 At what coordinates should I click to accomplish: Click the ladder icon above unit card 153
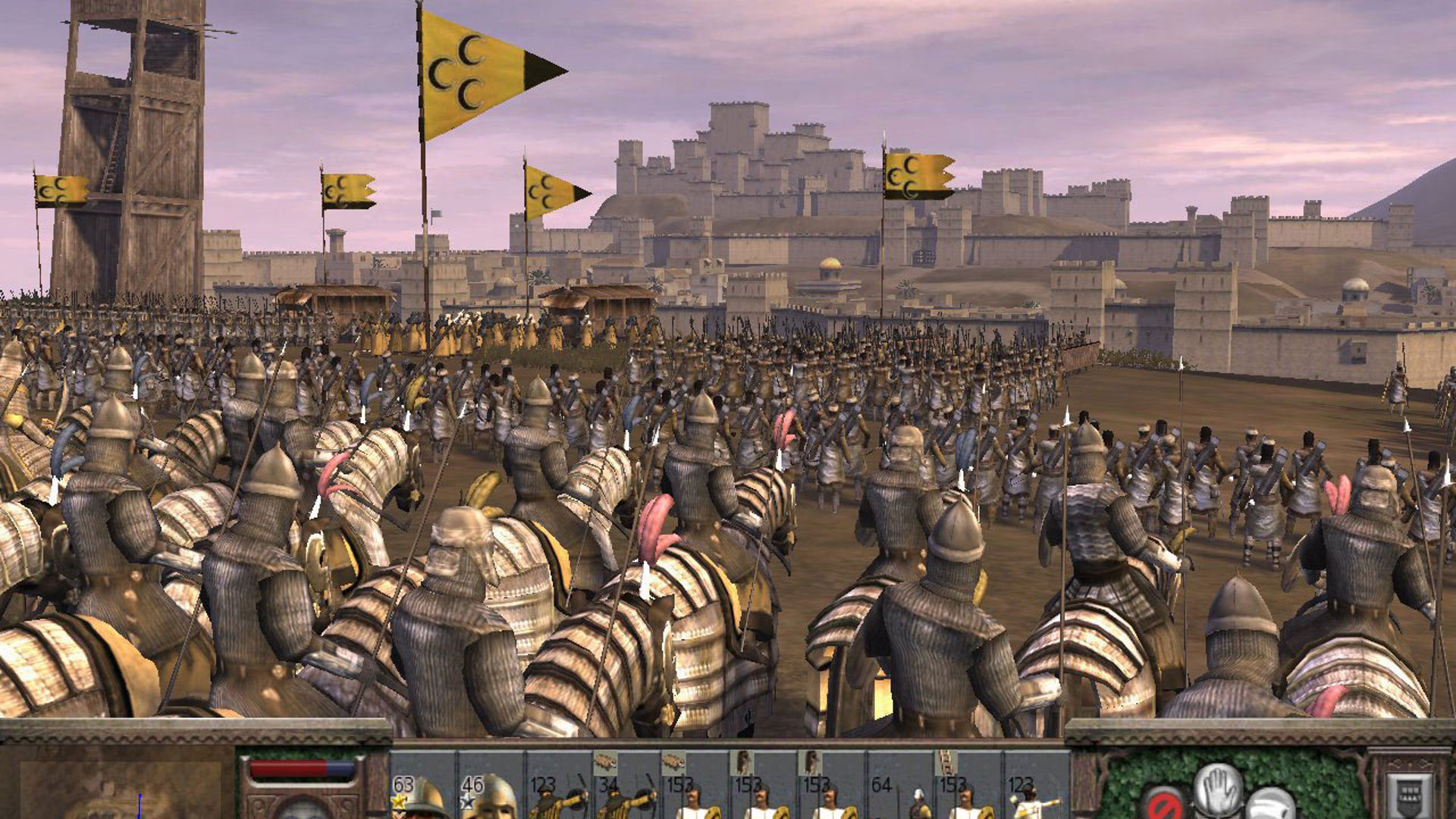pos(946,760)
